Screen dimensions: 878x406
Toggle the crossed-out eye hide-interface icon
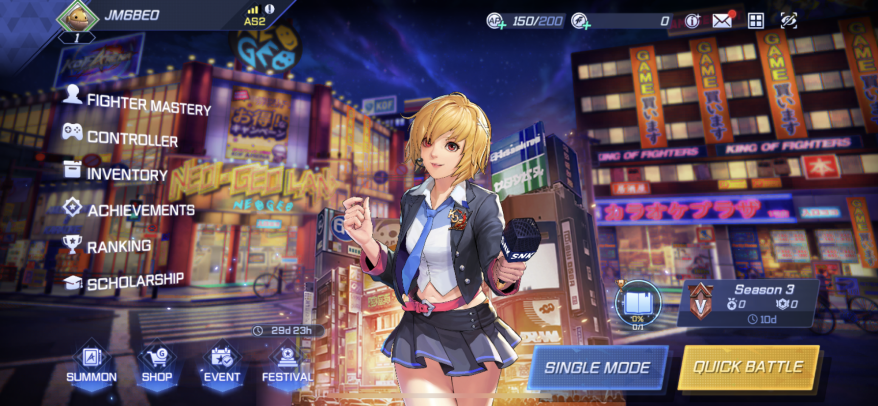[789, 20]
